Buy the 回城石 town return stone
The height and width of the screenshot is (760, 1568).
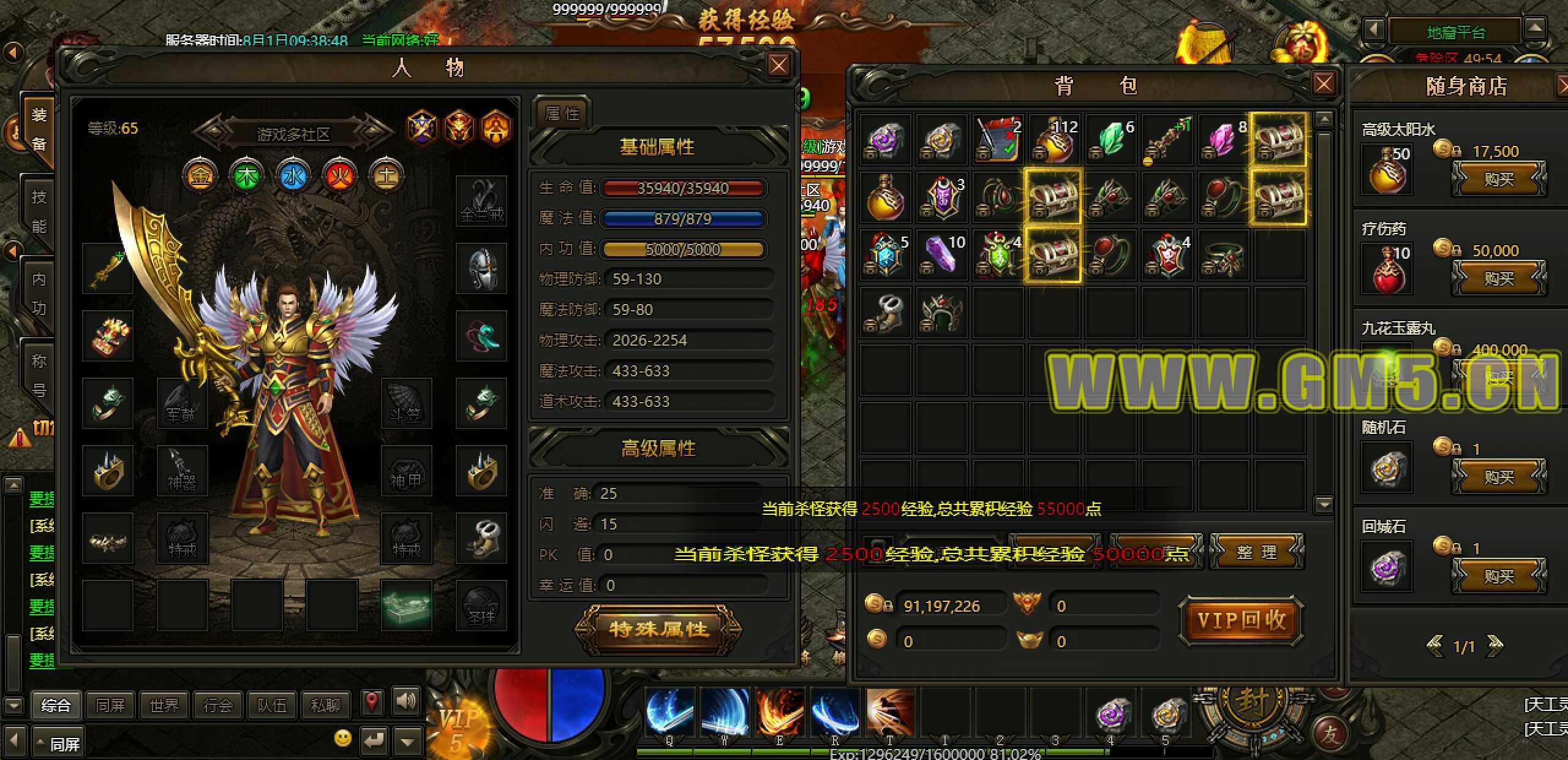click(1498, 576)
